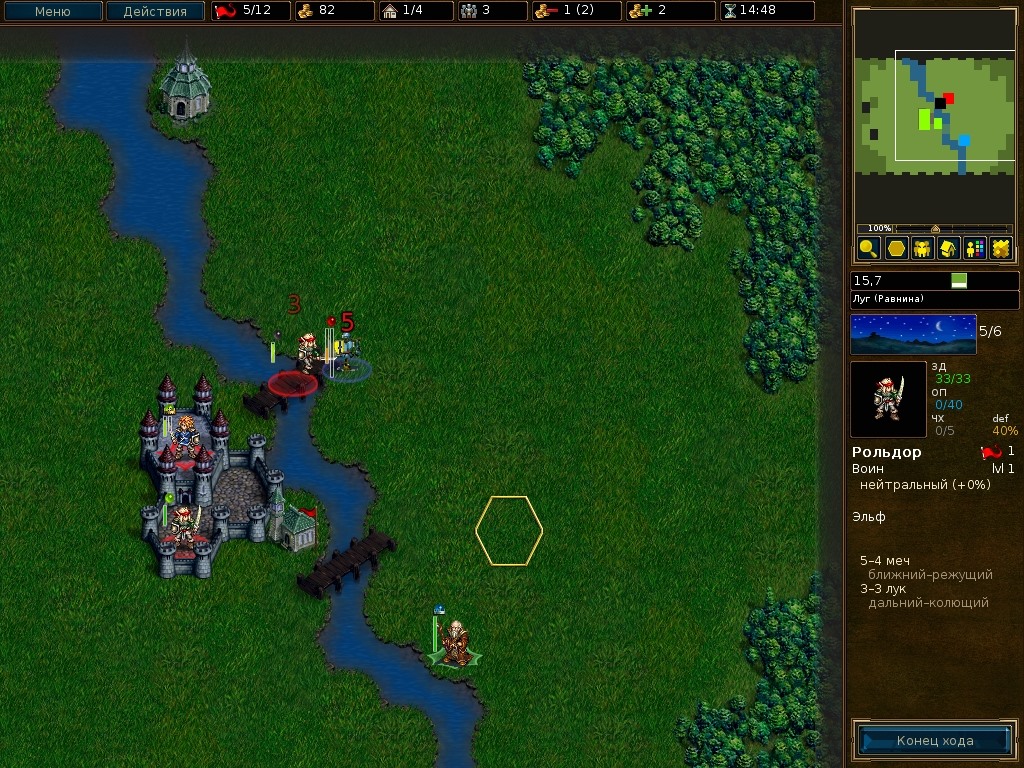Toggle the house villages minimap button
1024x768 pixels.
(x=948, y=248)
